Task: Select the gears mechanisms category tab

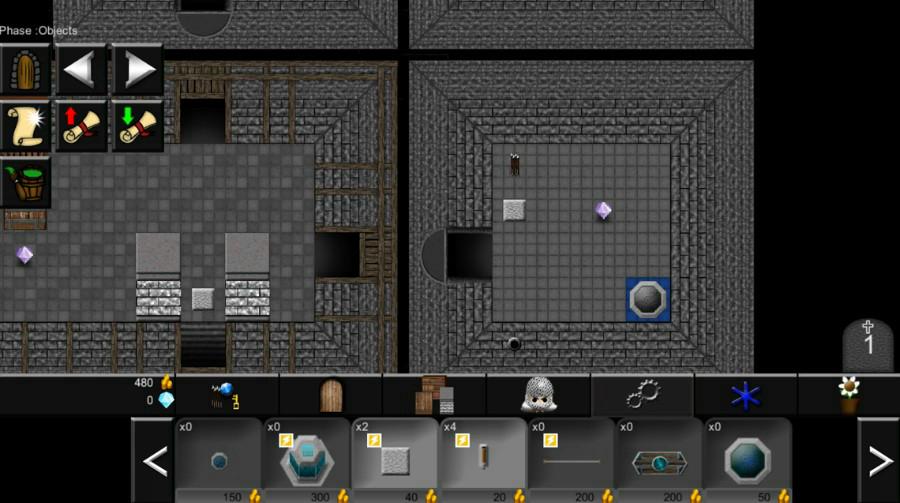Action: click(x=642, y=395)
